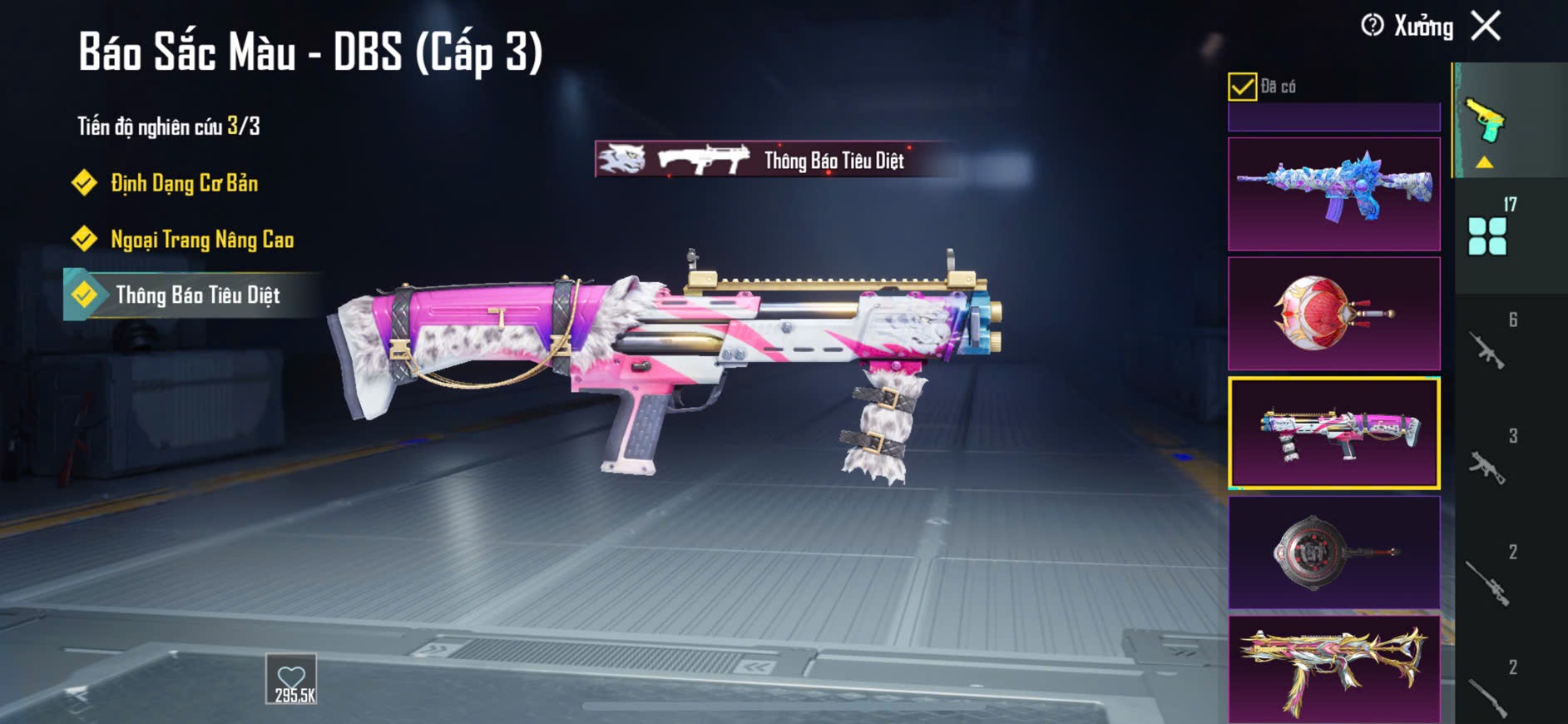The width and height of the screenshot is (1568, 724).
Task: Open the Xưởng help question mark
Action: (1372, 26)
